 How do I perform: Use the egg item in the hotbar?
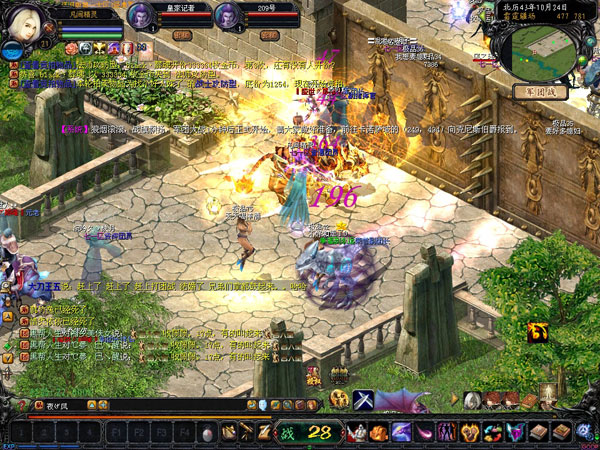[207, 434]
